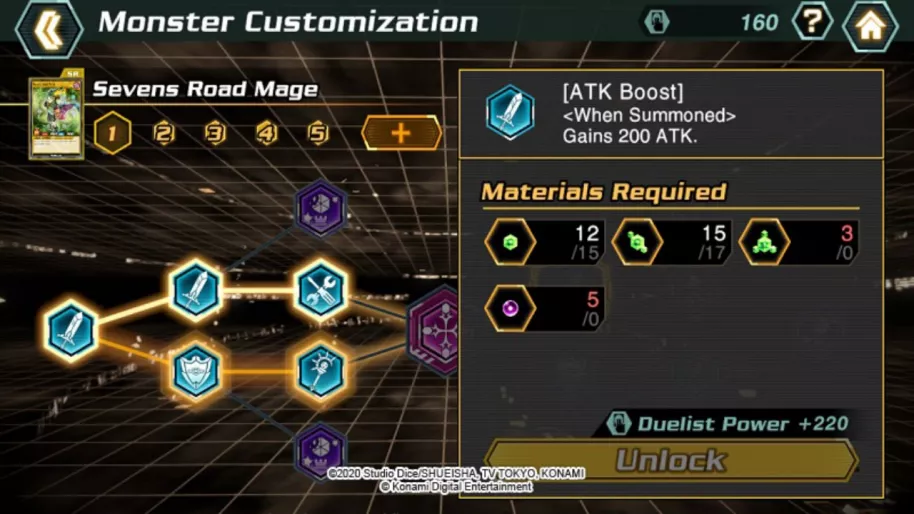Switch to customization level 4
This screenshot has height=514, width=914.
coord(266,133)
